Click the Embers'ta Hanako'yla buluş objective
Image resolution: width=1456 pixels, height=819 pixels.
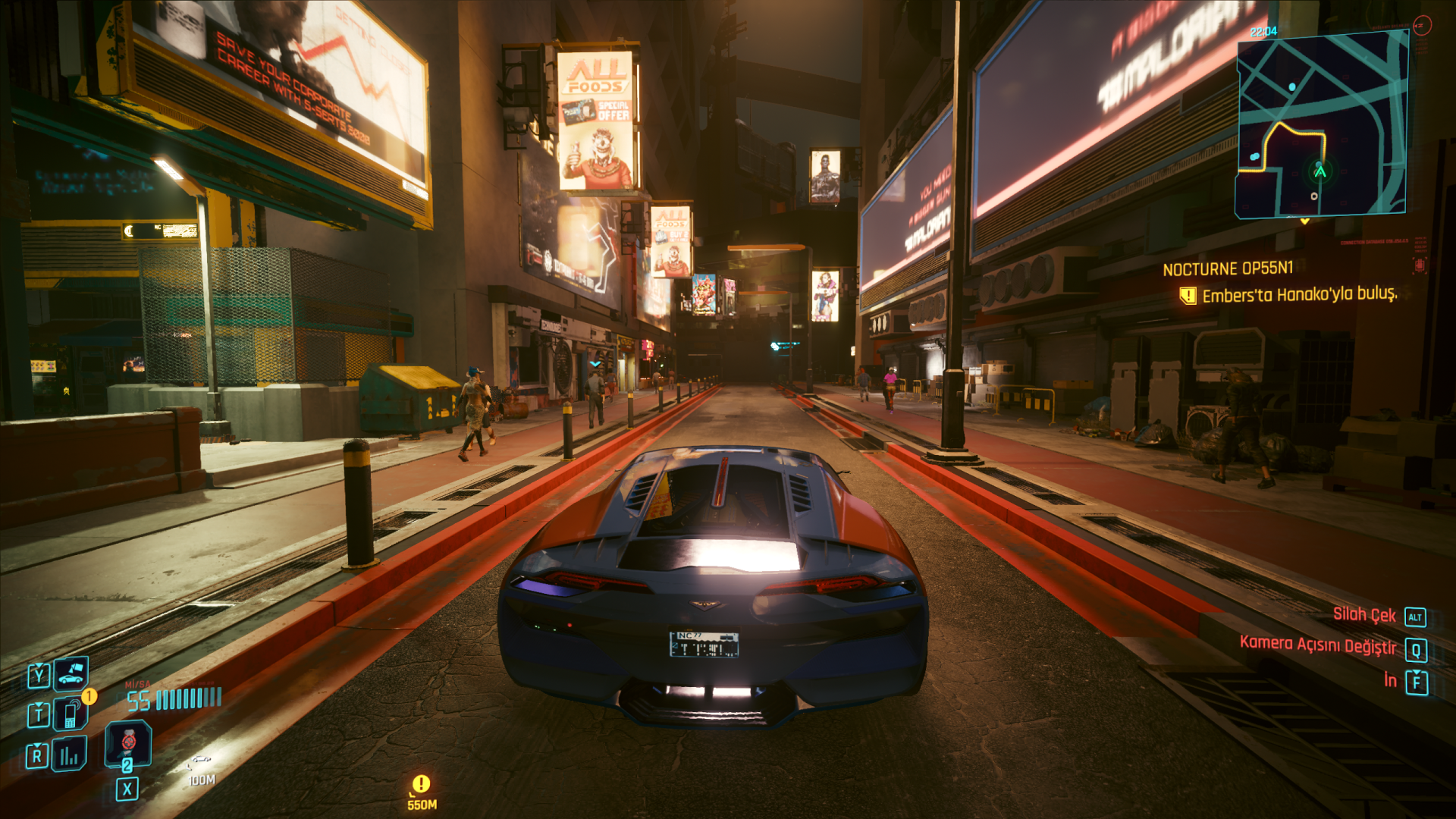coord(1299,294)
